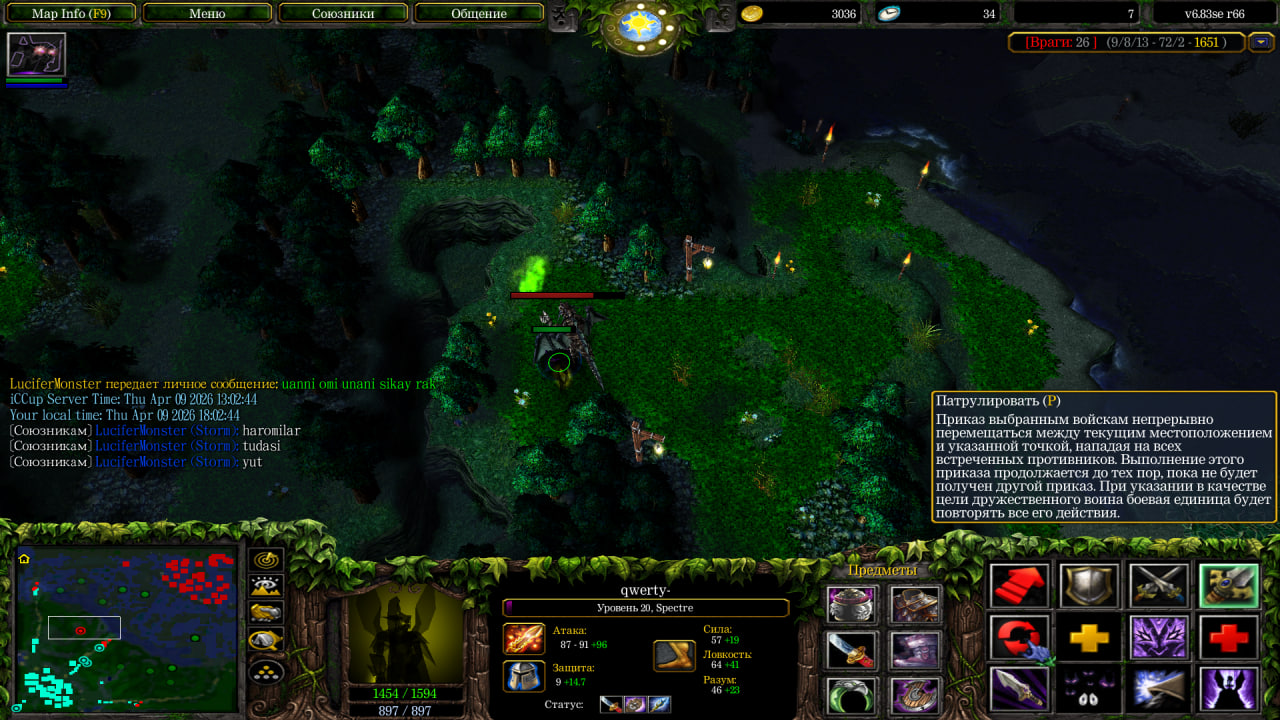The width and height of the screenshot is (1280, 720).
Task: Select the hero icon in the top-left corner
Action: click(36, 54)
